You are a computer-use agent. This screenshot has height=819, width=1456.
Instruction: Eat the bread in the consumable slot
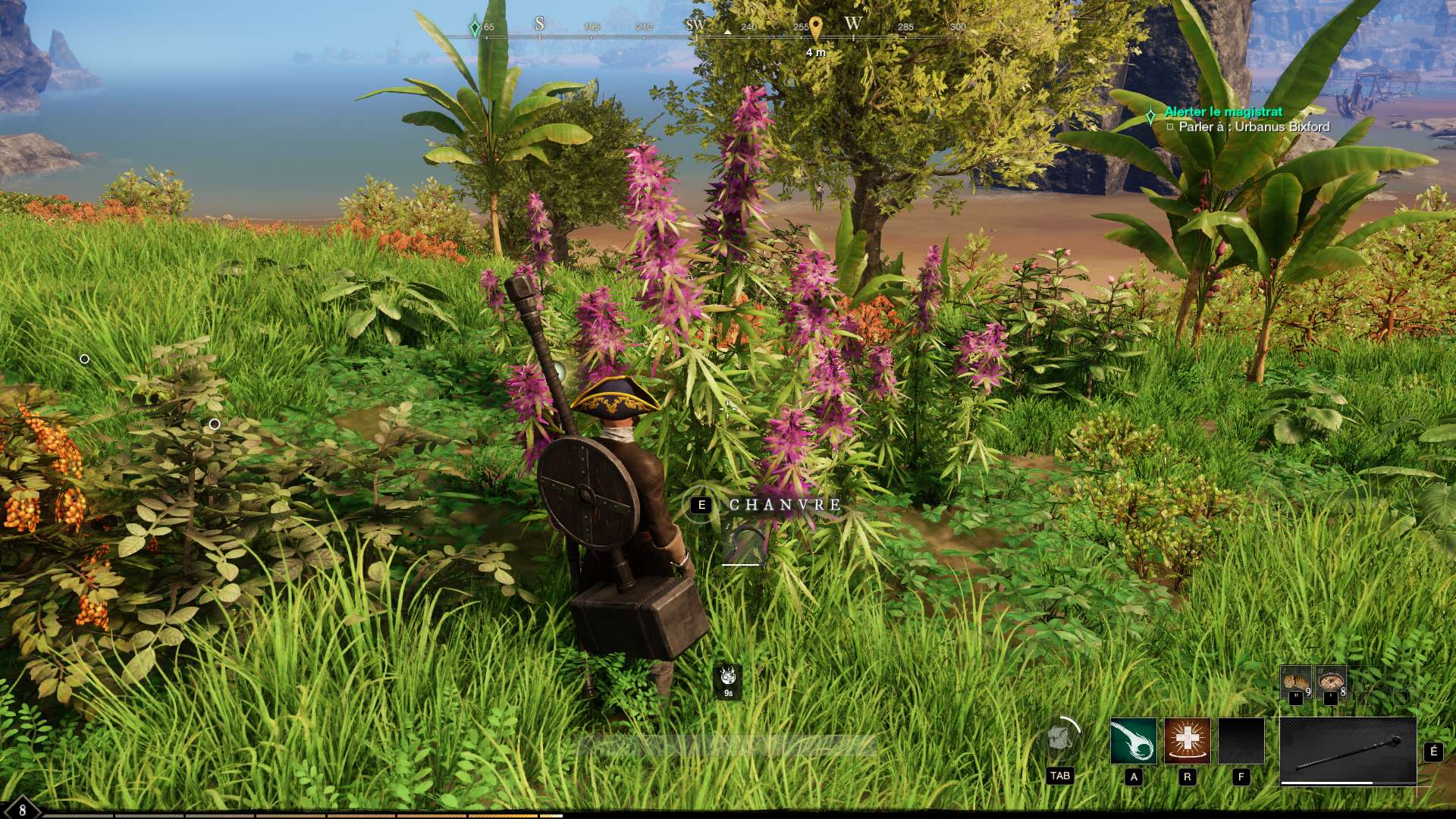tap(1296, 682)
